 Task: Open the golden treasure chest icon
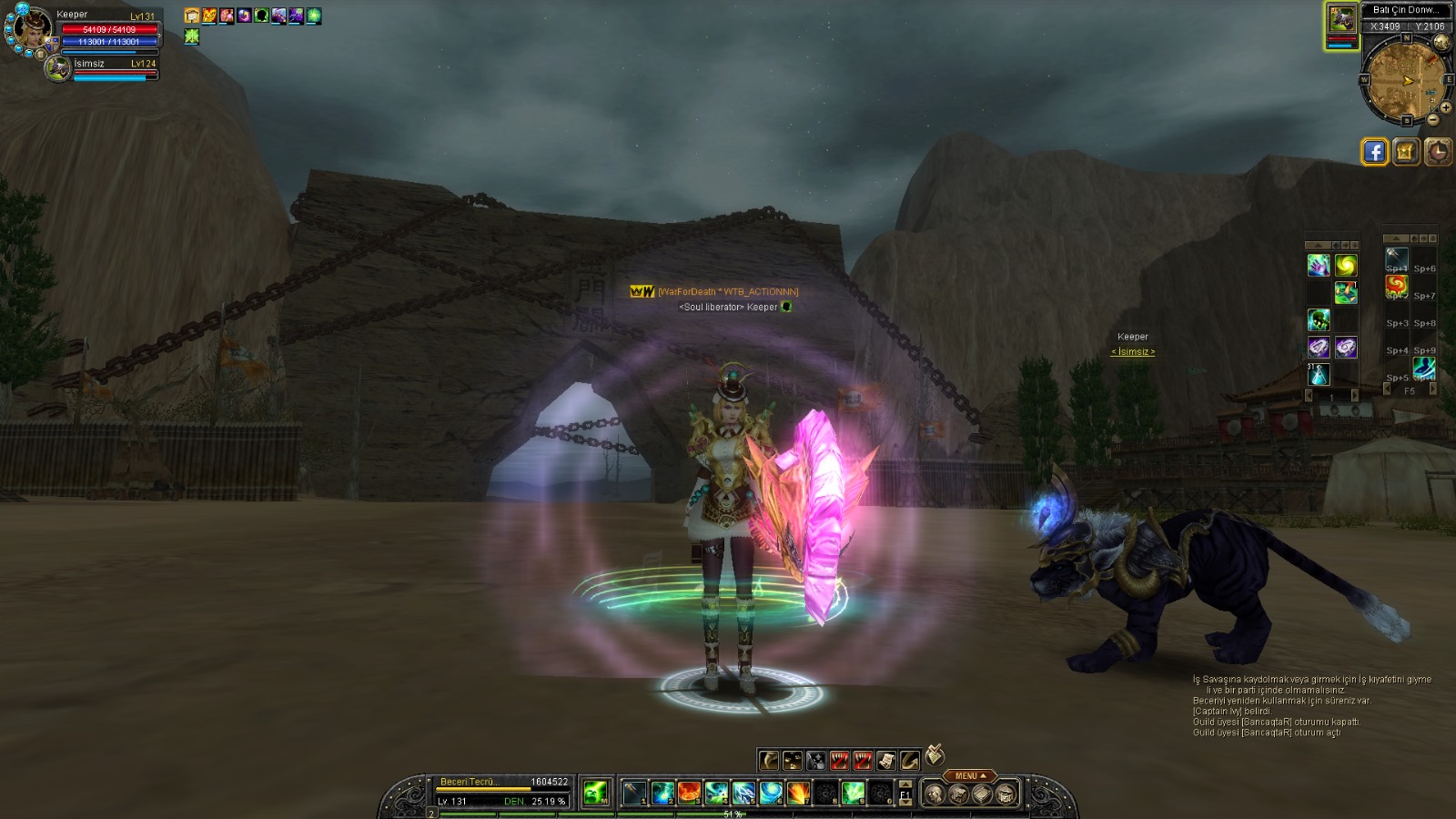pos(1406,152)
